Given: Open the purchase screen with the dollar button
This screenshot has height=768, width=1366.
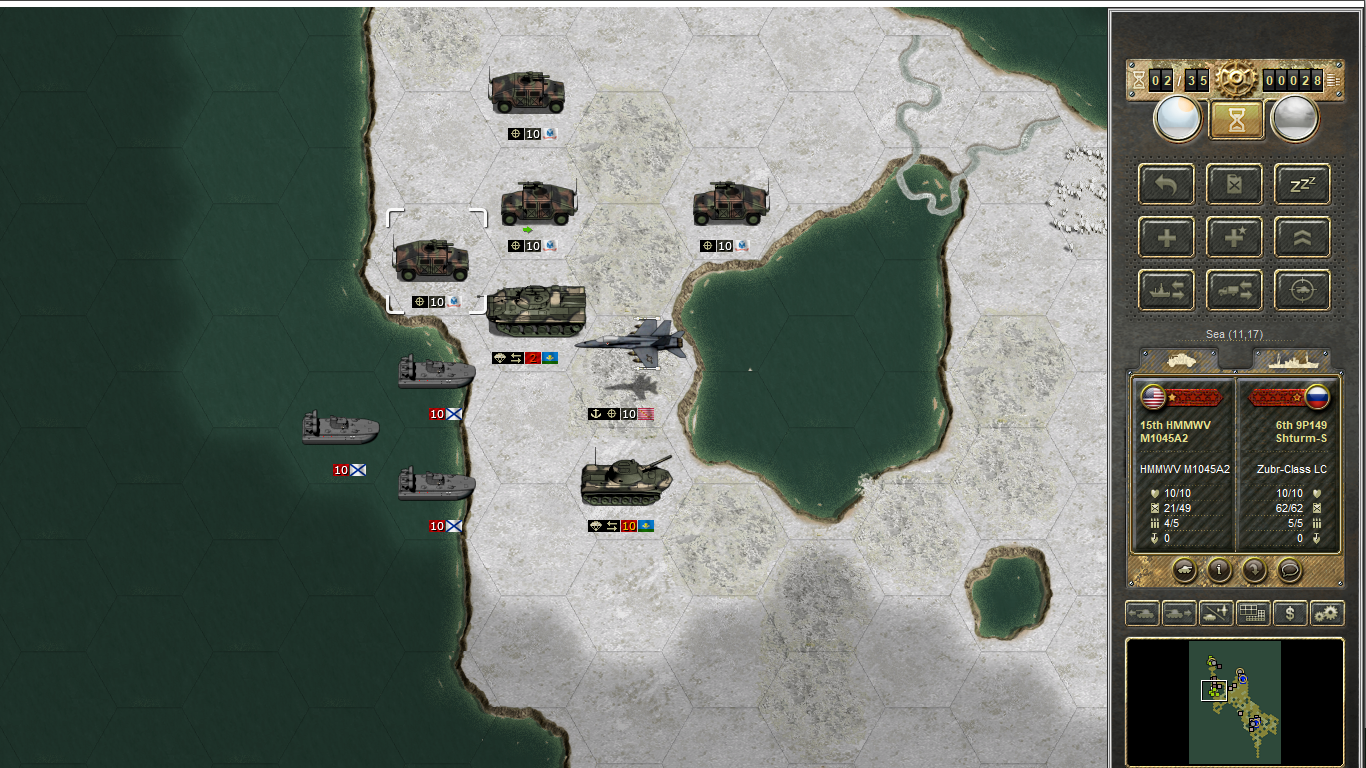Looking at the screenshot, I should click(1290, 613).
